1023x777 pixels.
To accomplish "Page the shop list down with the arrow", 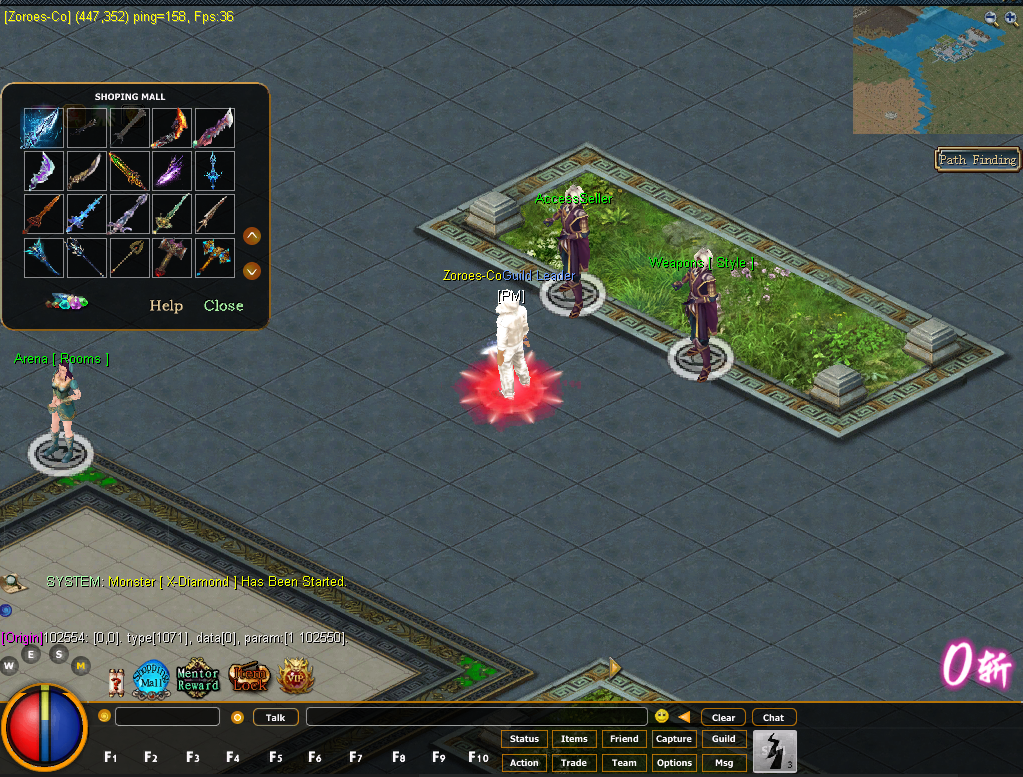I will [x=252, y=270].
